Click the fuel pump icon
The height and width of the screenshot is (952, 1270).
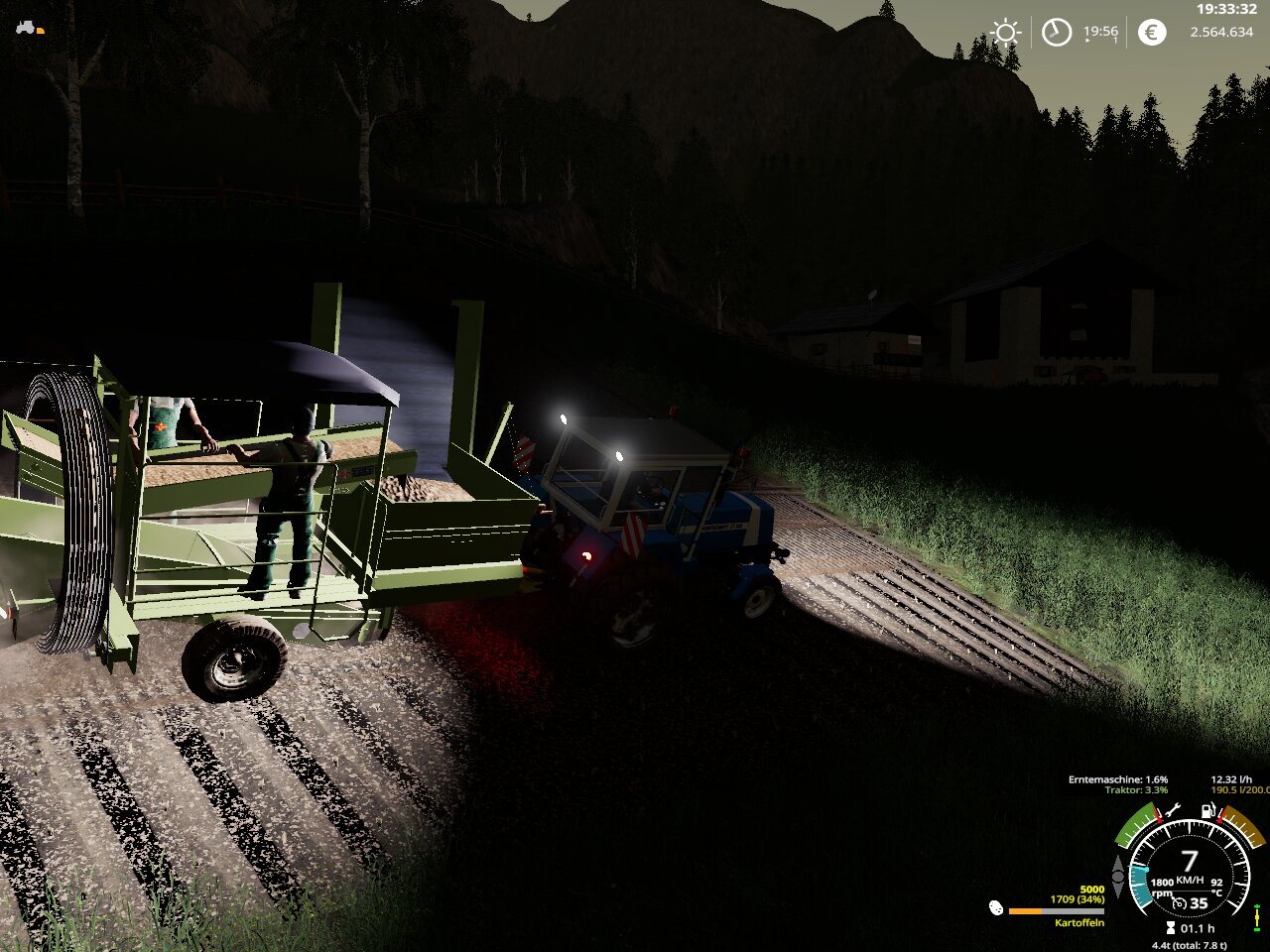[x=1208, y=810]
